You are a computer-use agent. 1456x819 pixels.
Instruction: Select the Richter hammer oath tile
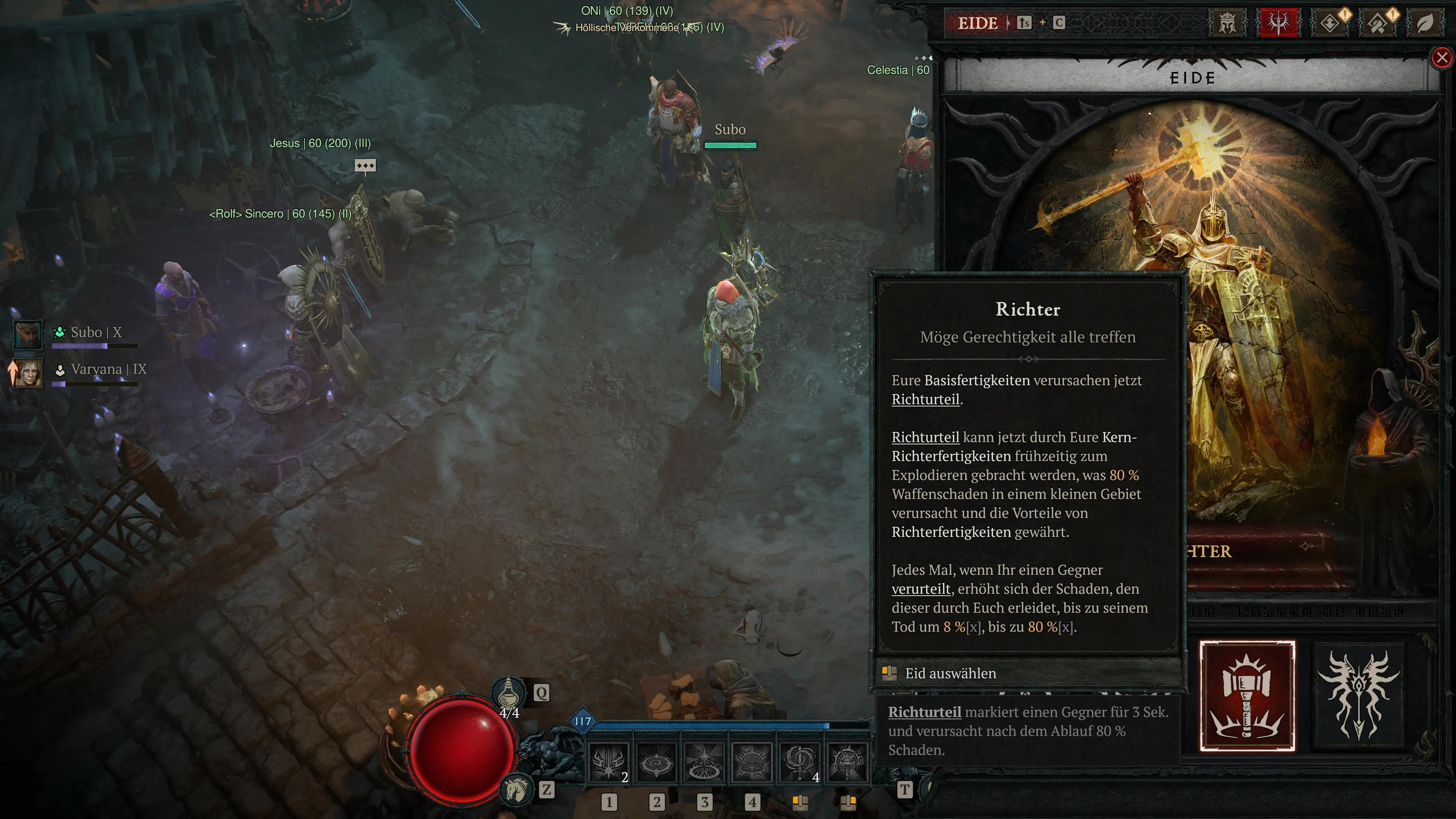[1247, 696]
